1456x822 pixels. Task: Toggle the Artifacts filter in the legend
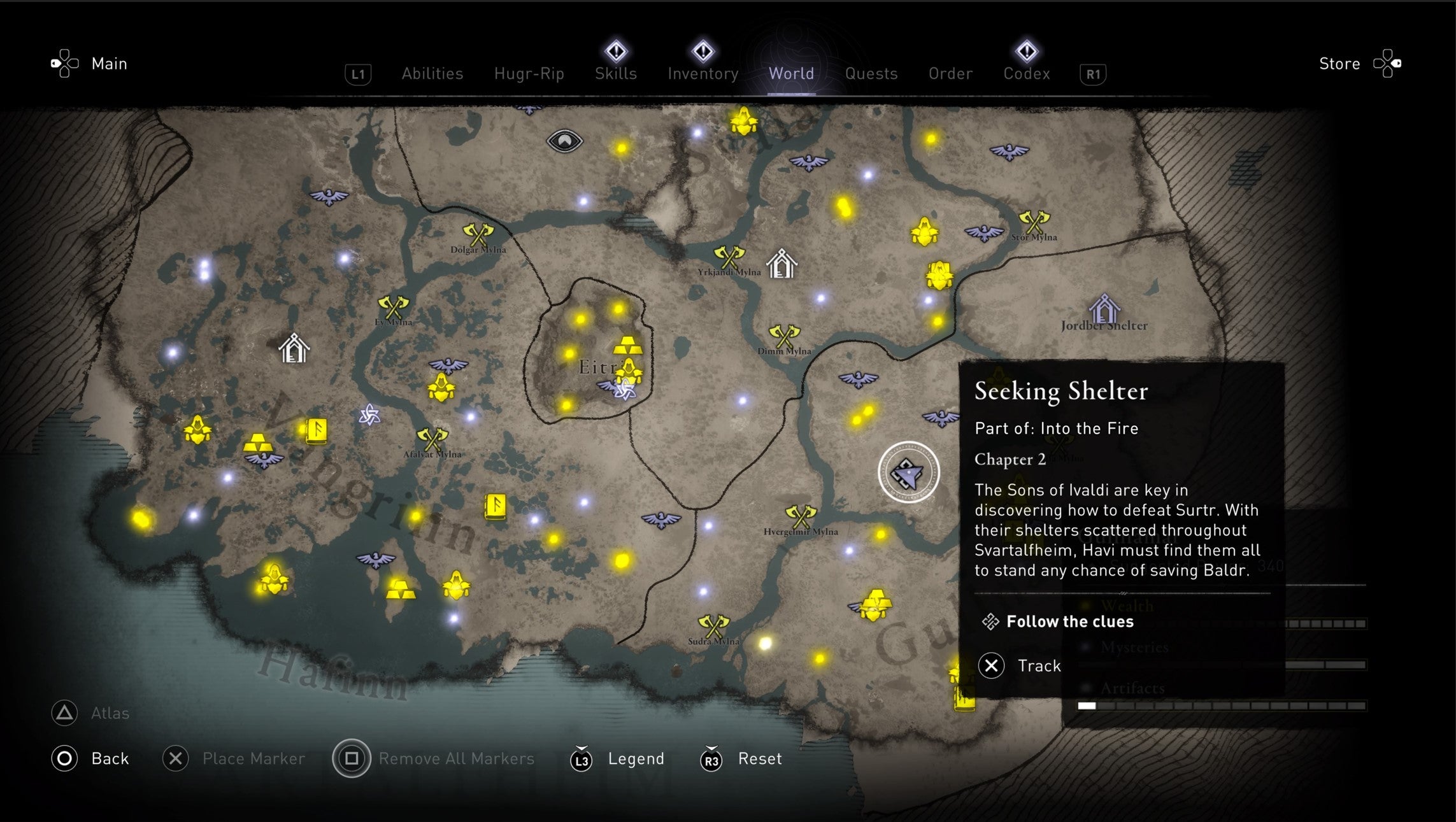1132,687
